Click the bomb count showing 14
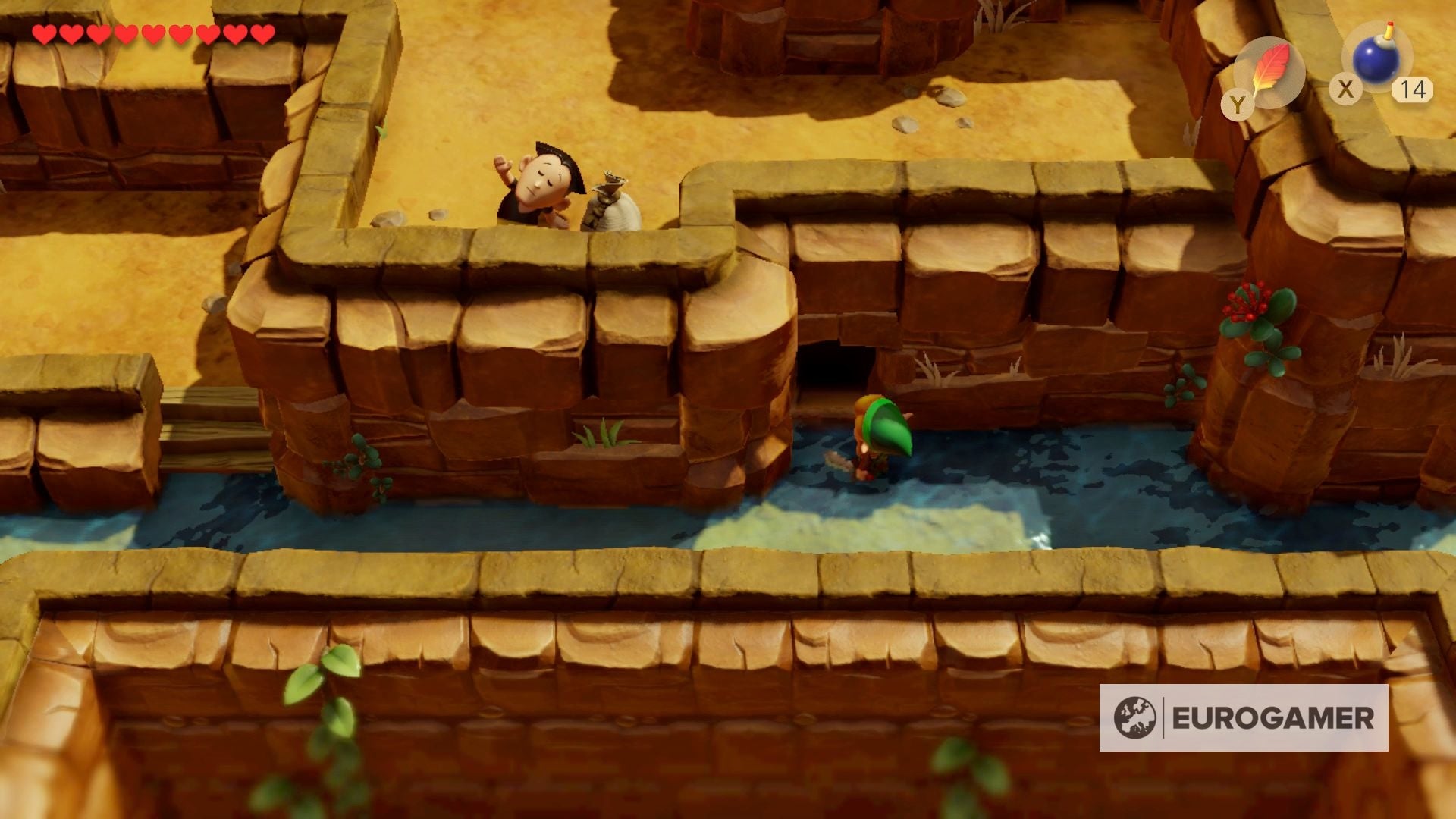Screen dimensions: 1456x819 pos(1412,90)
